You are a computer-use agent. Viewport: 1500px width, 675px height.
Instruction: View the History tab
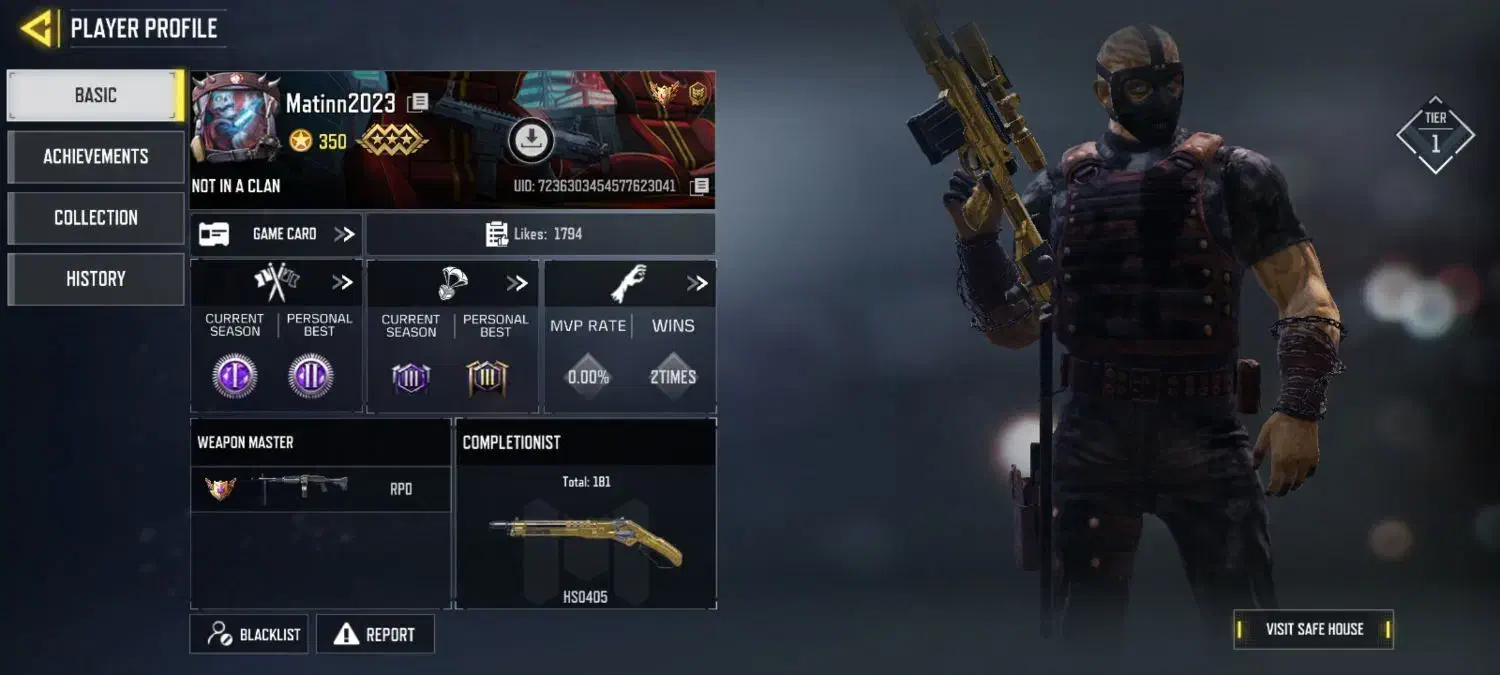(x=95, y=279)
